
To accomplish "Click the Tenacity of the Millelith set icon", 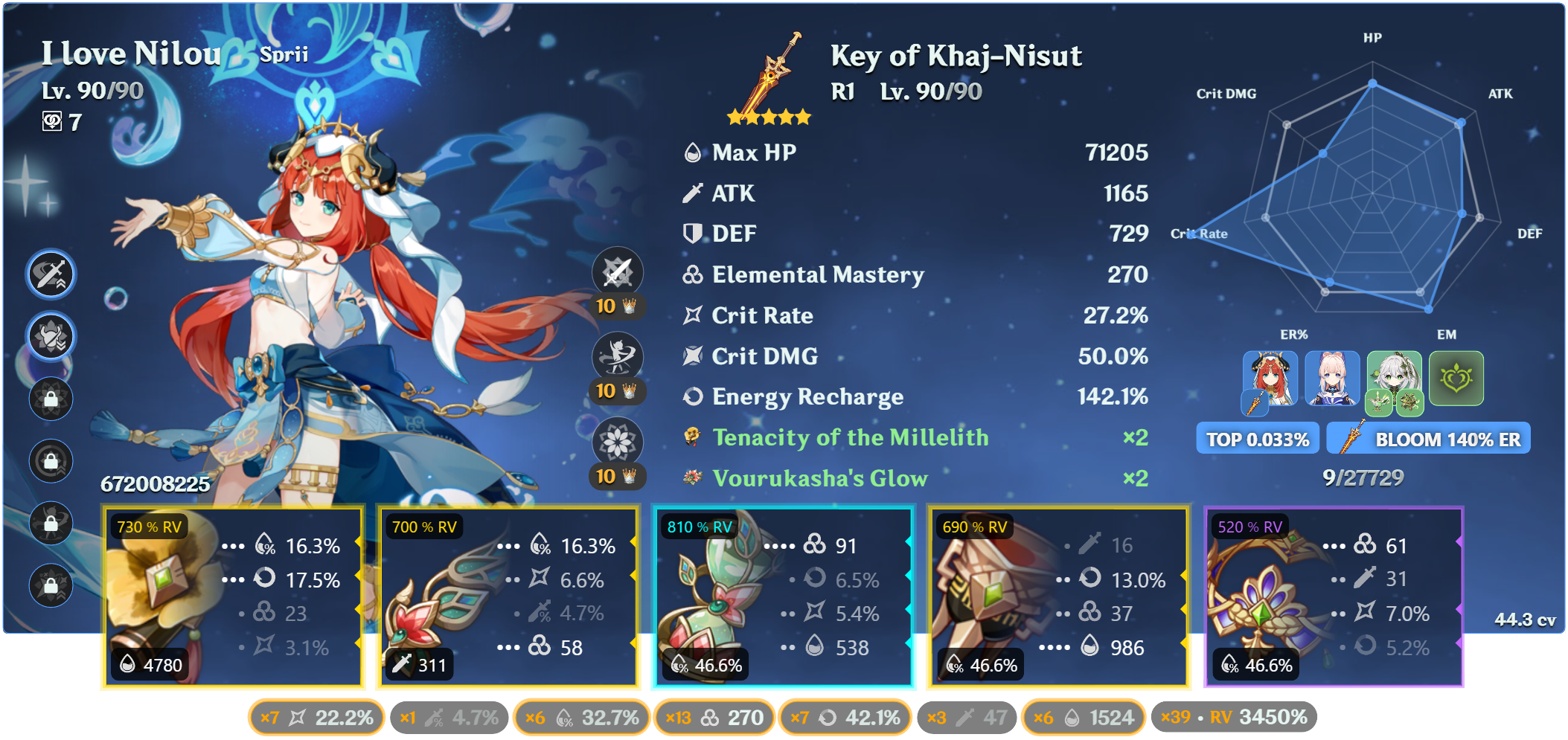I will (x=692, y=438).
